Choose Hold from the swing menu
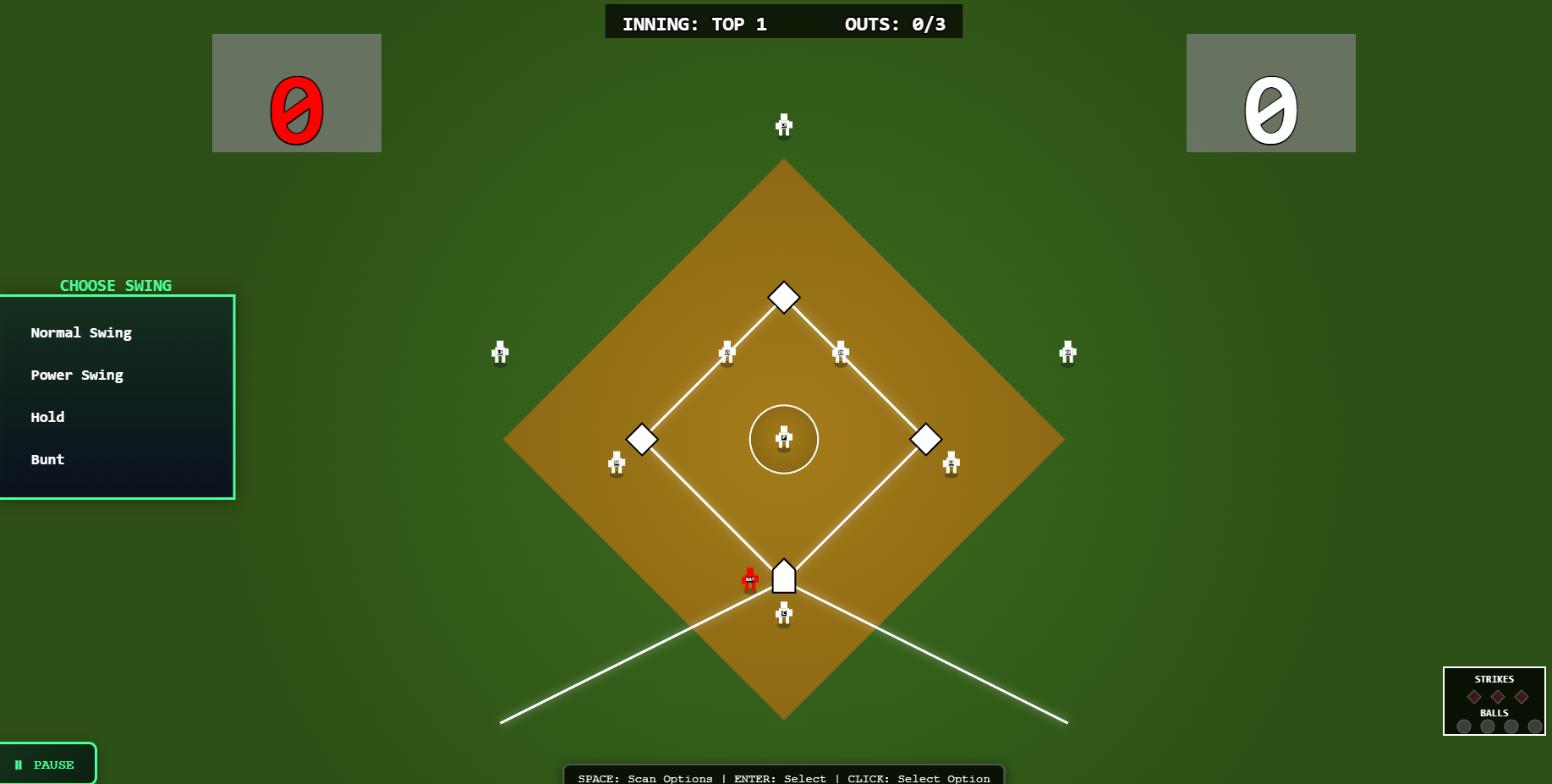Screen dimensions: 1552x784 47,416
